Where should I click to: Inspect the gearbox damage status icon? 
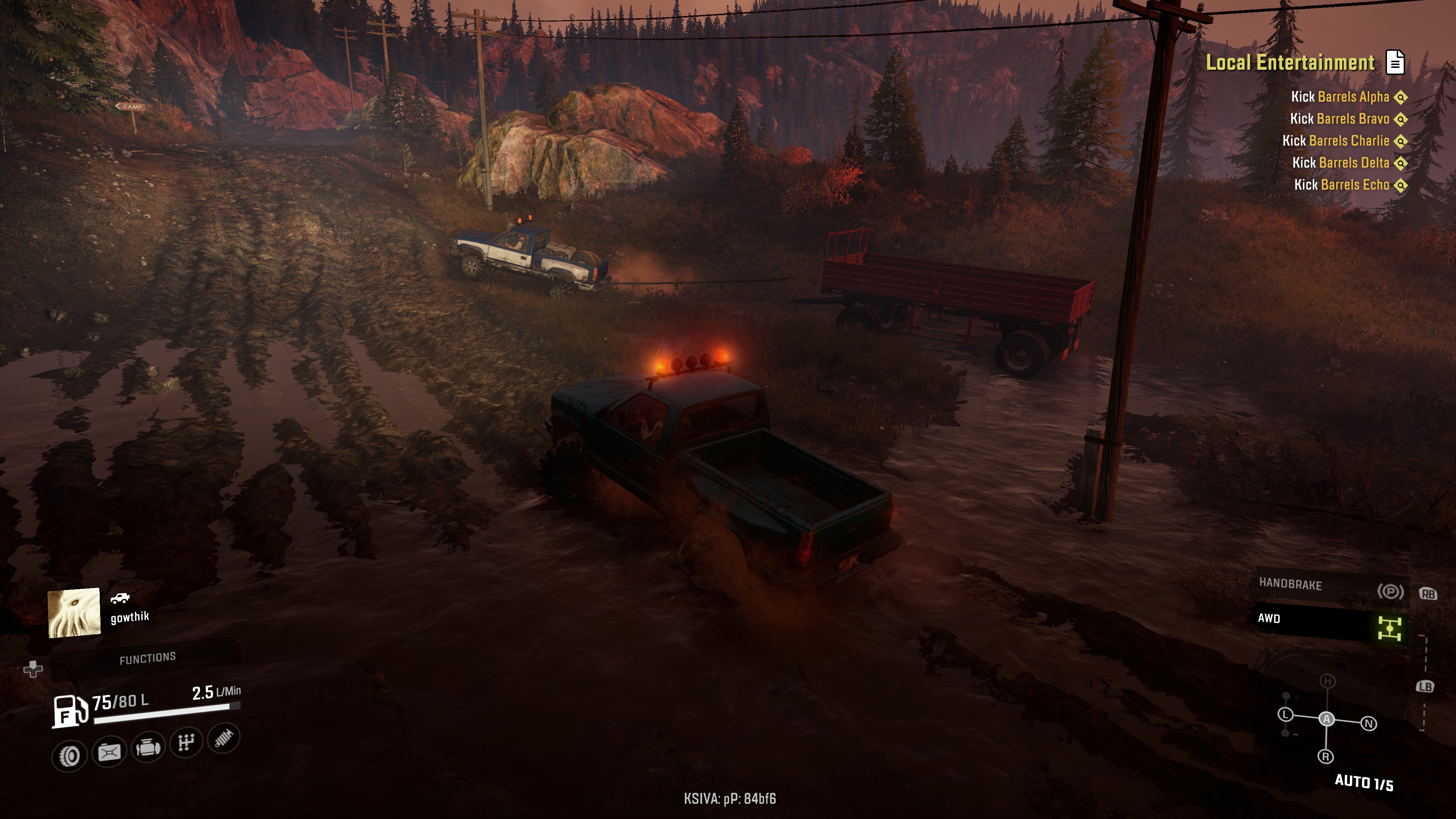[x=186, y=742]
